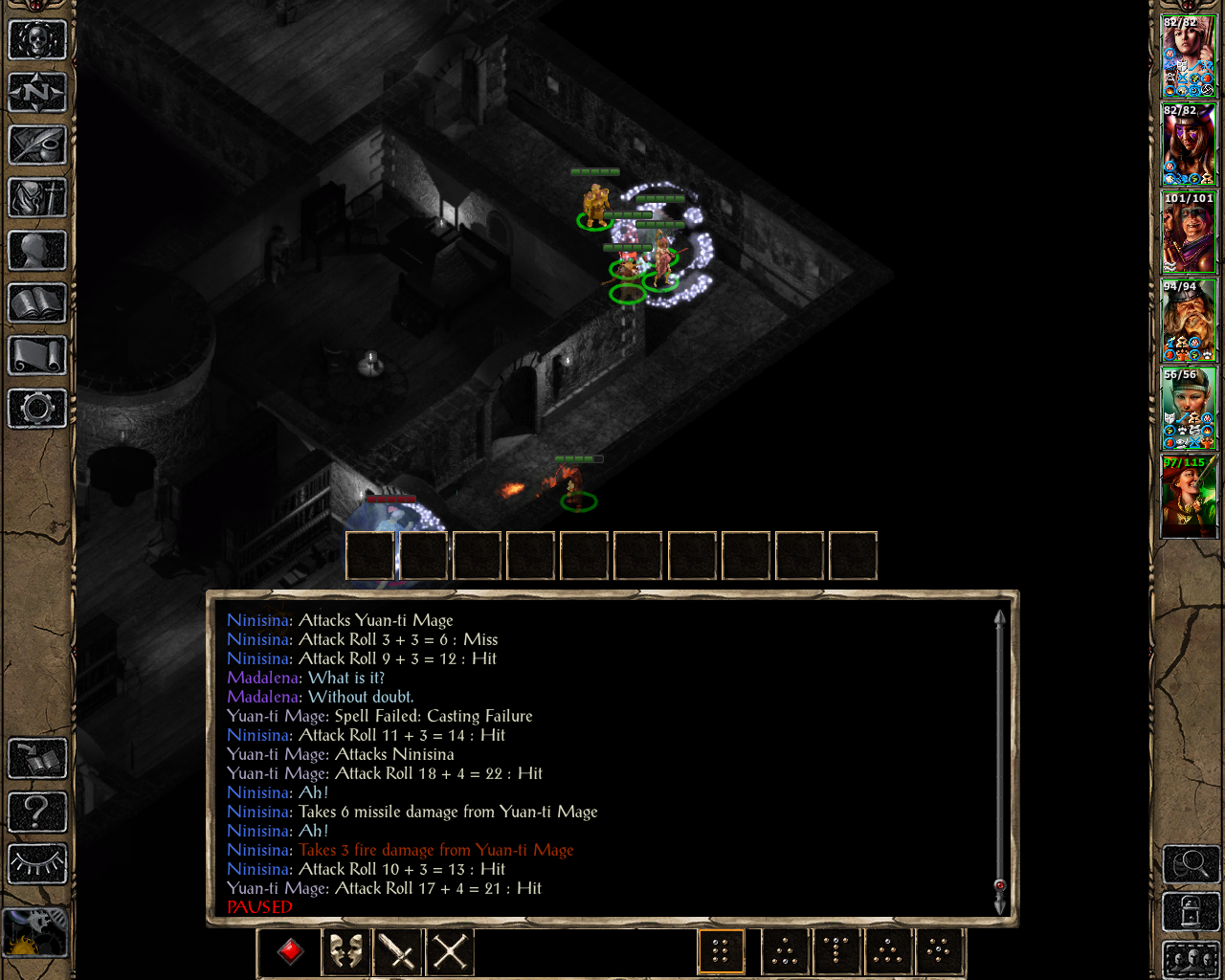Click the question mark help button
The image size is (1225, 980).
[37, 812]
